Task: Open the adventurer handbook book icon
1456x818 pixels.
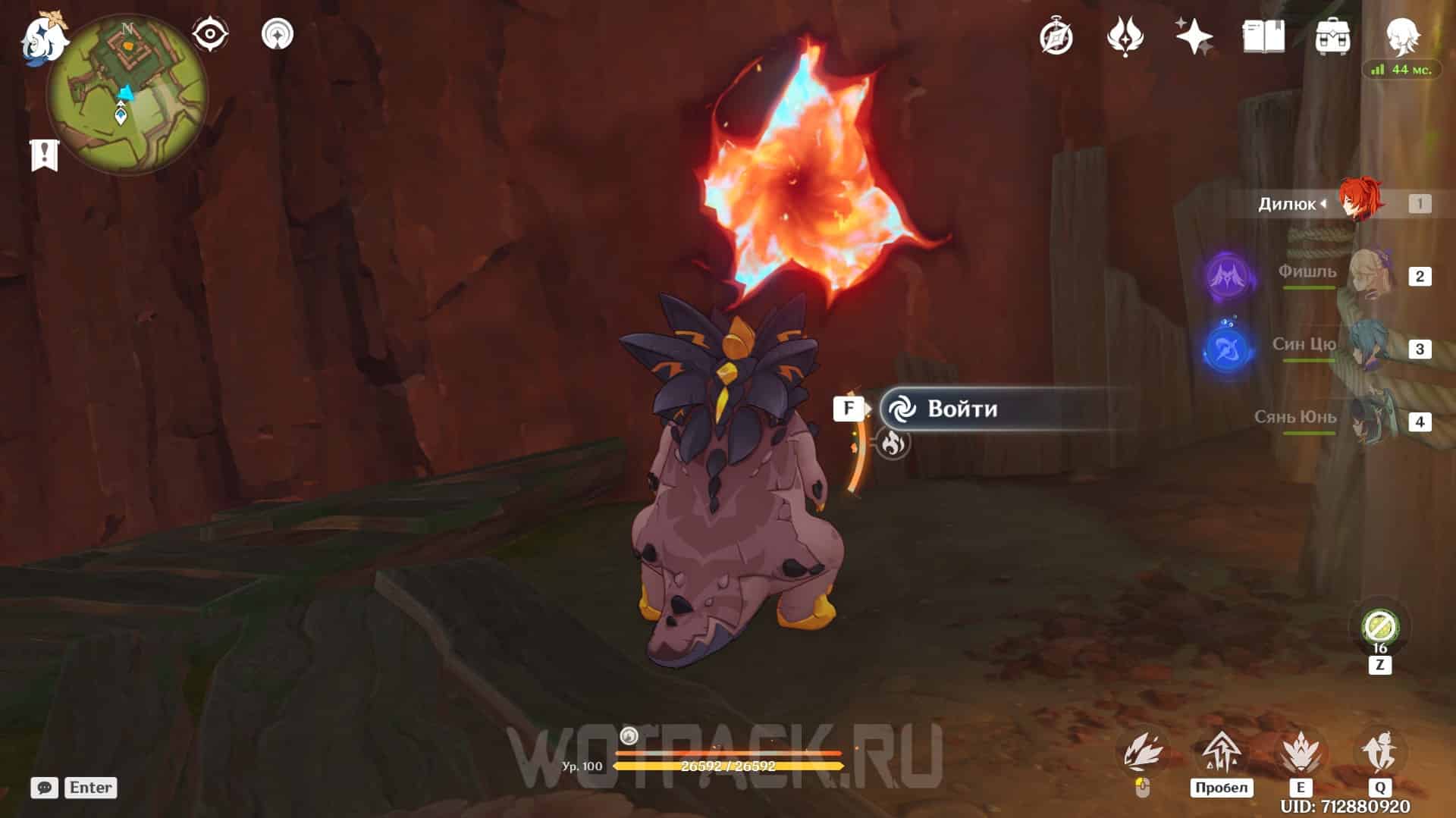Action: (1263, 36)
